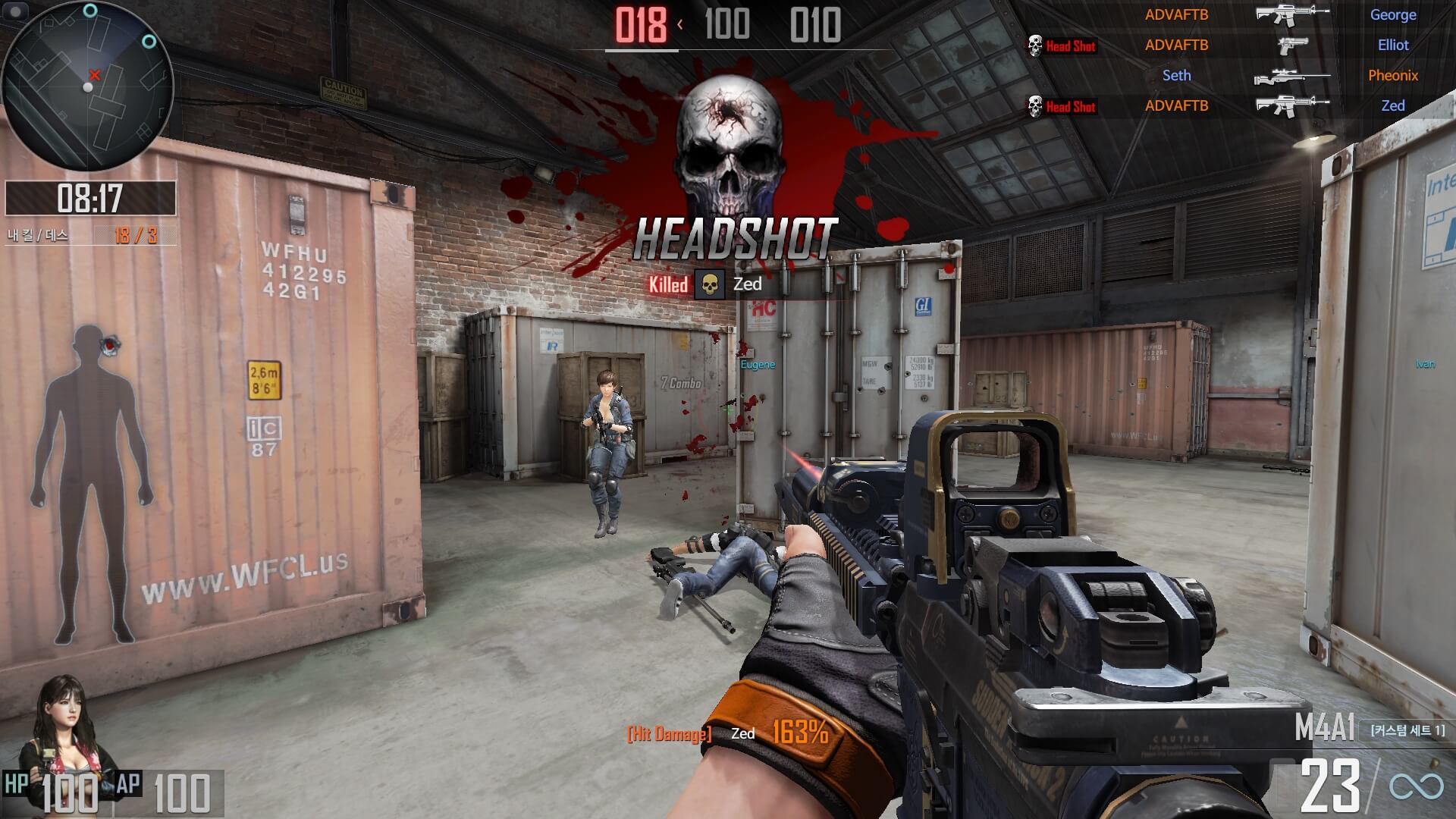The image size is (1456, 819).
Task: Click killer name Seth in the kill feed
Action: tap(1176, 75)
